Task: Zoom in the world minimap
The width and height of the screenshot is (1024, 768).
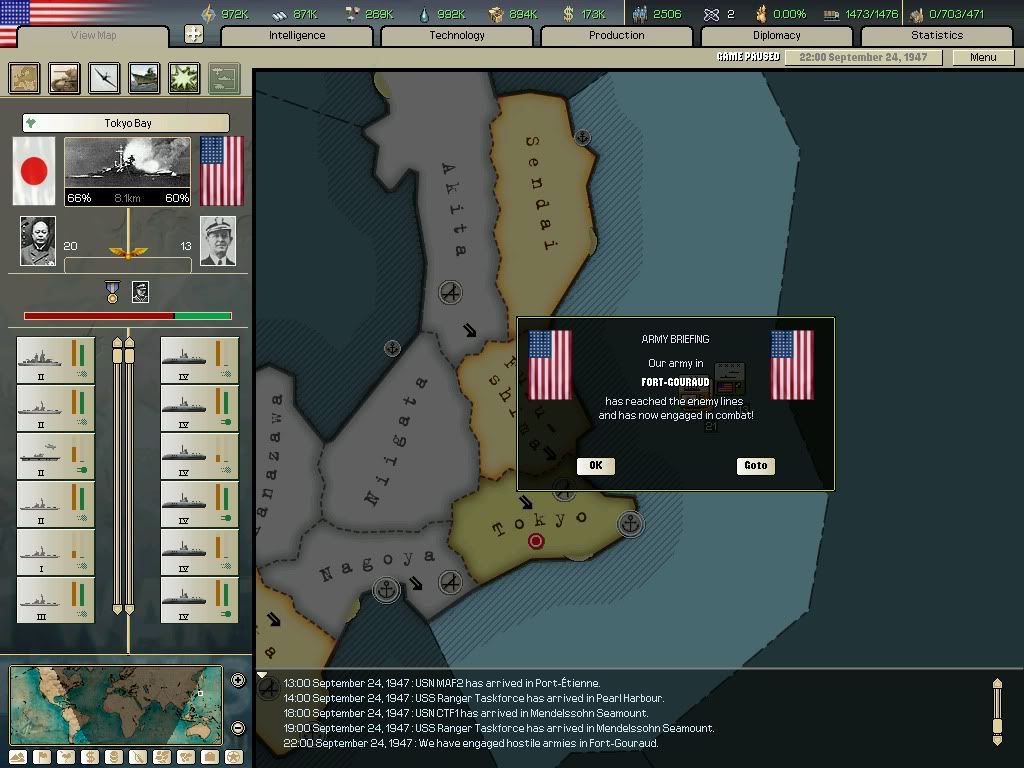Action: [238, 681]
